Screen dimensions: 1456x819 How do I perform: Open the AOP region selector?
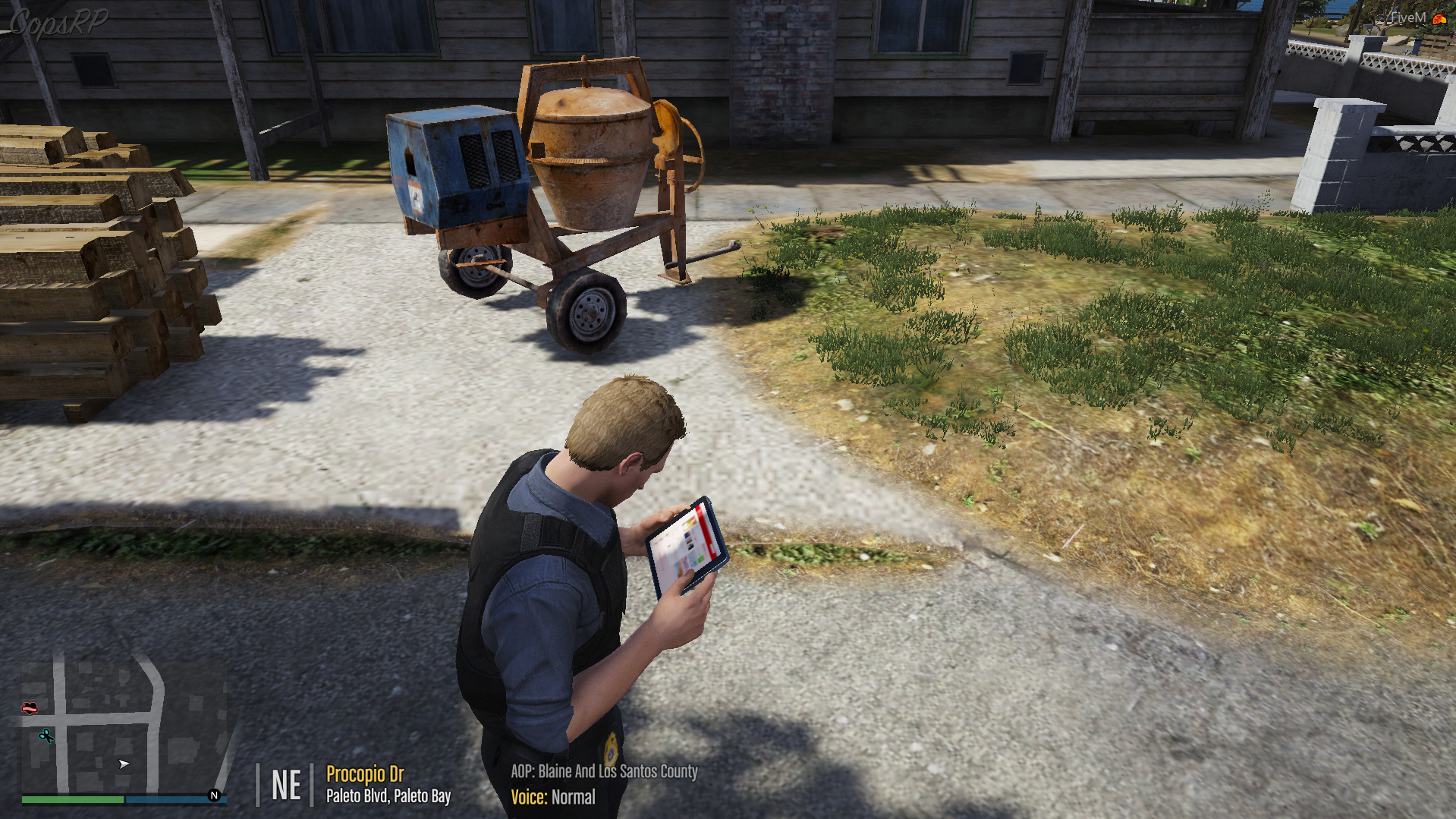pos(602,774)
